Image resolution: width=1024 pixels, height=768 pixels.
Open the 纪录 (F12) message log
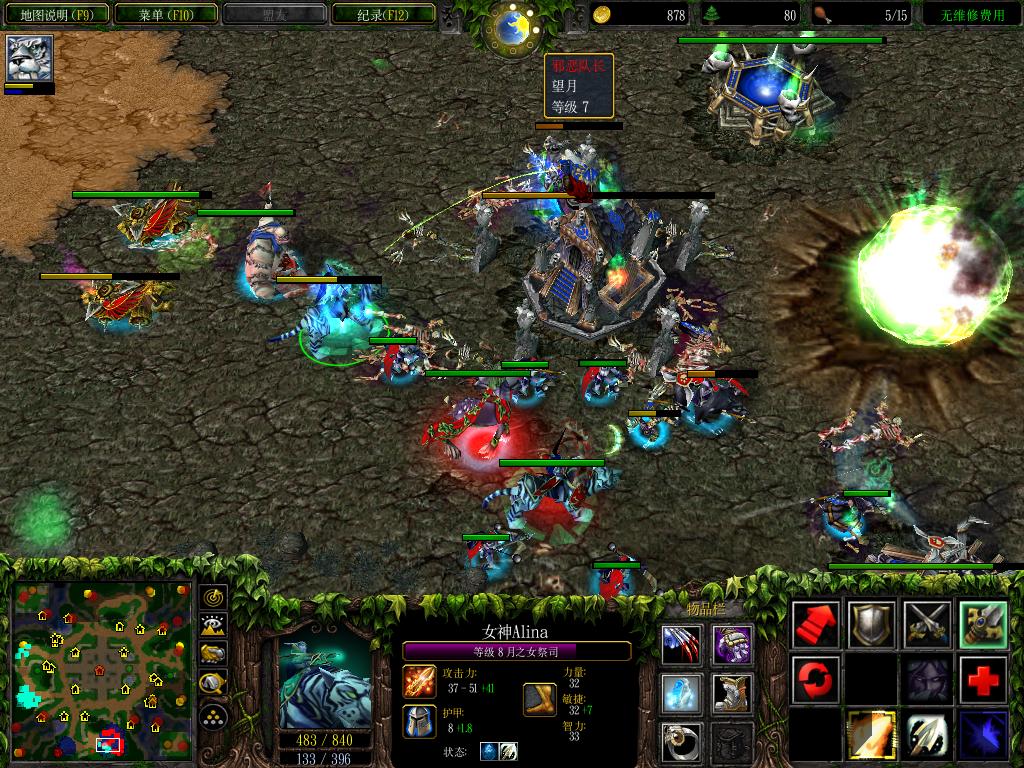[x=384, y=14]
